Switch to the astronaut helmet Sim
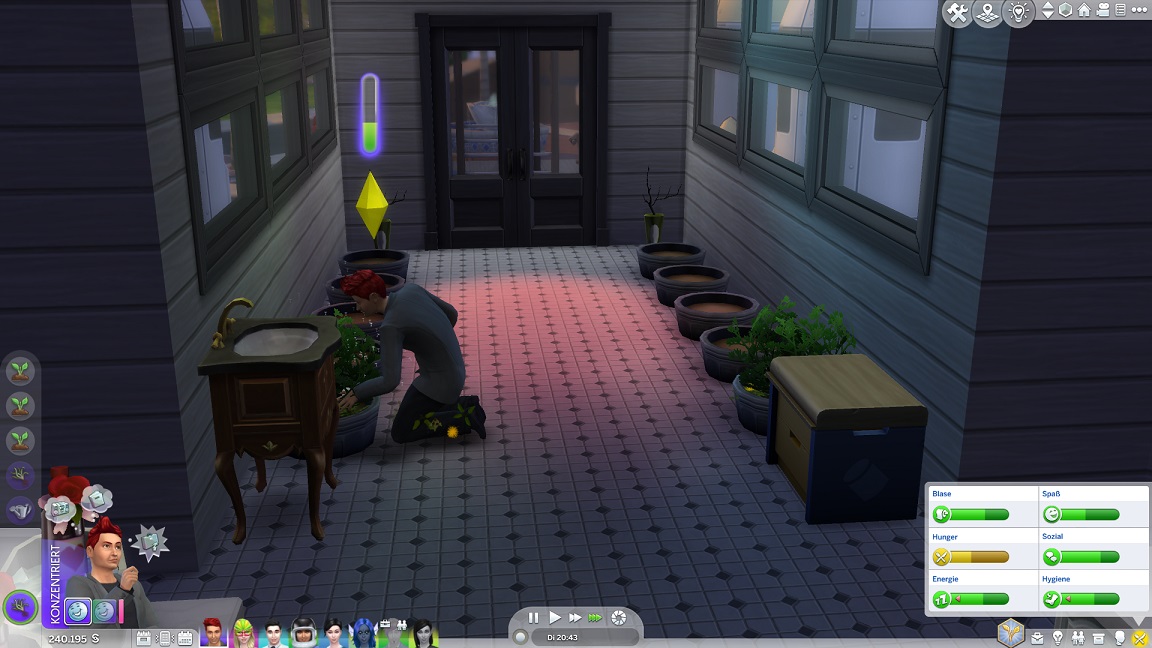Image resolution: width=1152 pixels, height=648 pixels. [304, 632]
